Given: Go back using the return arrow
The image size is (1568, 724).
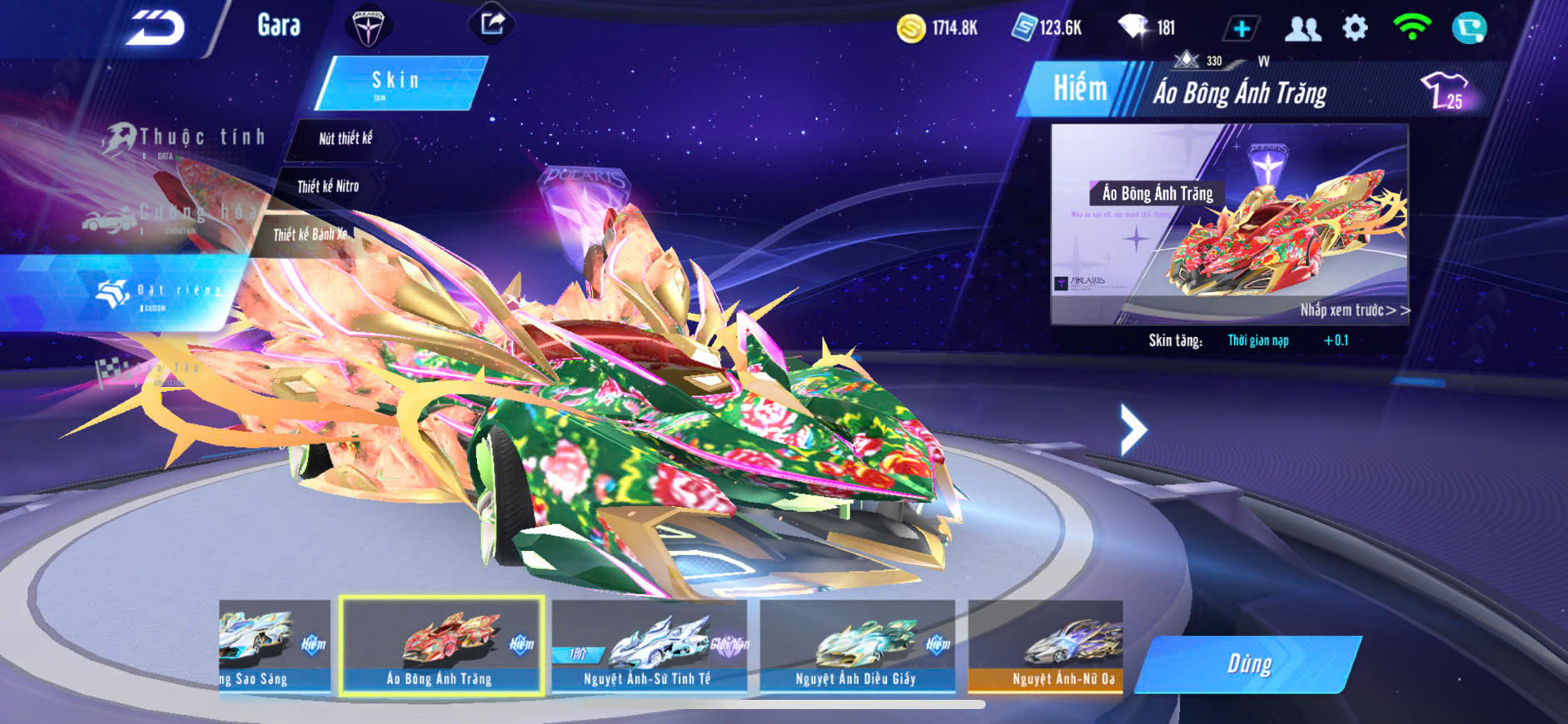Looking at the screenshot, I should pyautogui.click(x=156, y=29).
